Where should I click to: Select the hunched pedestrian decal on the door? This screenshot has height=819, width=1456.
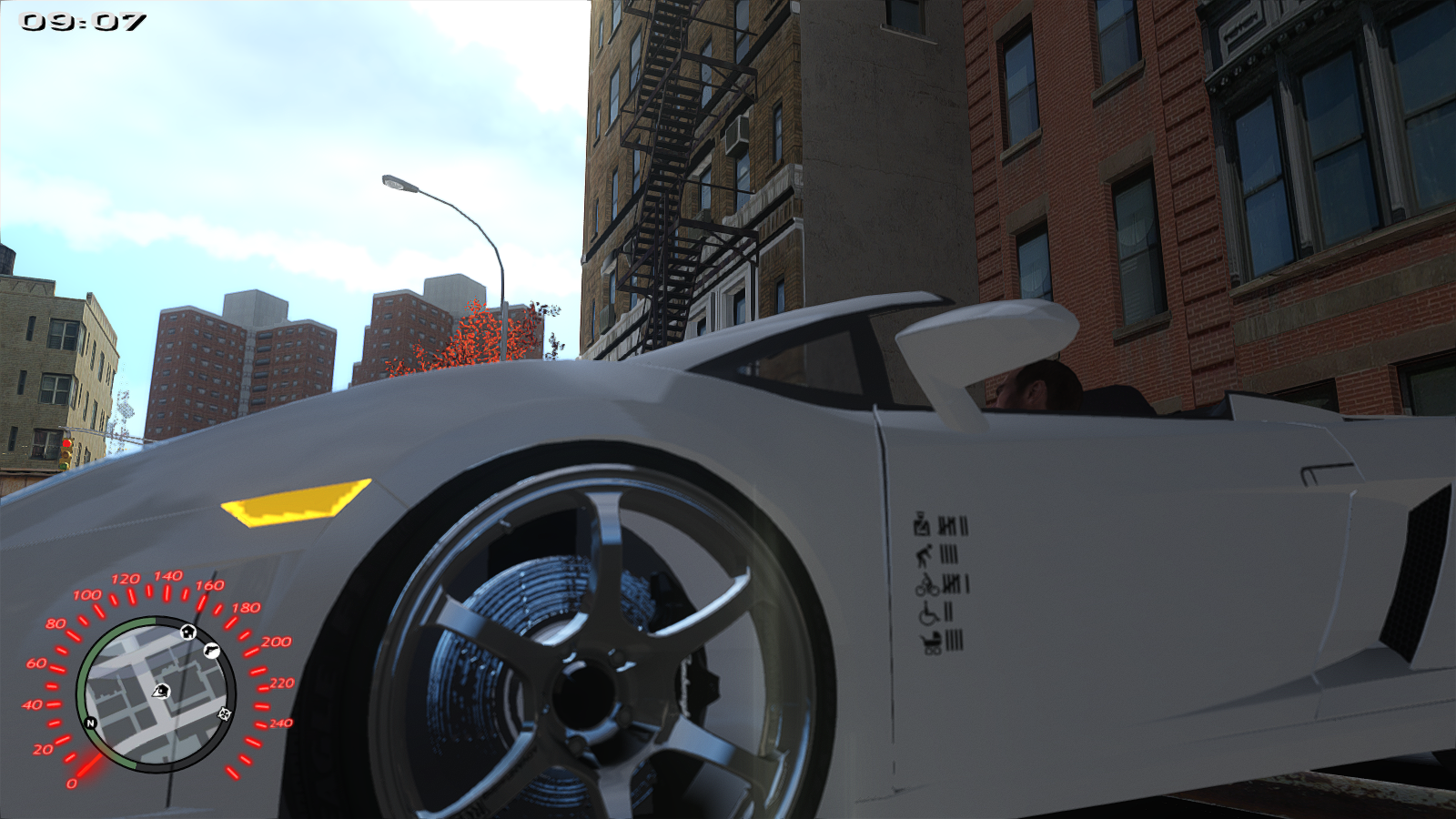(925, 554)
